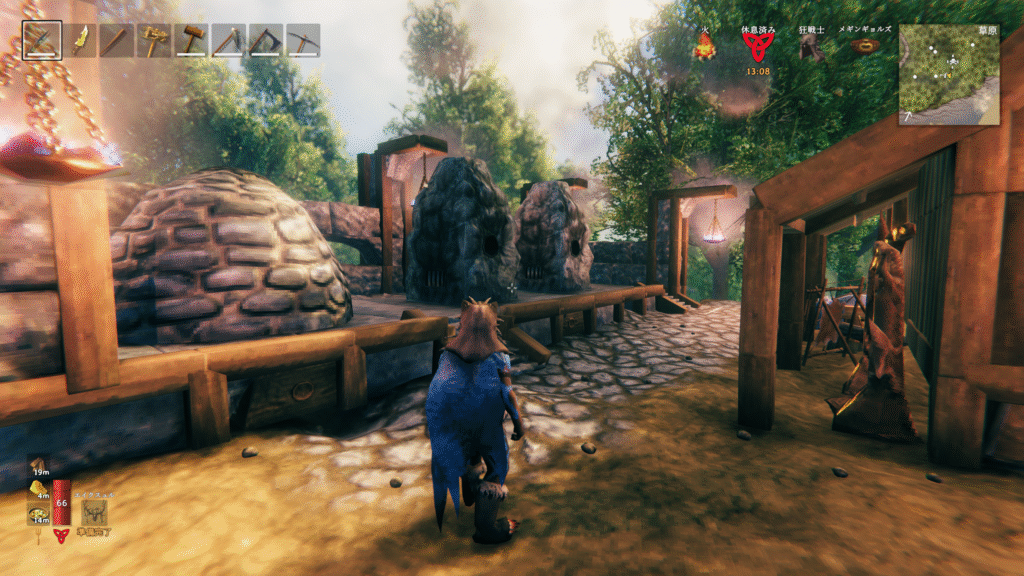Click the campfire status effect icon
Screen dimensions: 1024x576
[x=705, y=47]
